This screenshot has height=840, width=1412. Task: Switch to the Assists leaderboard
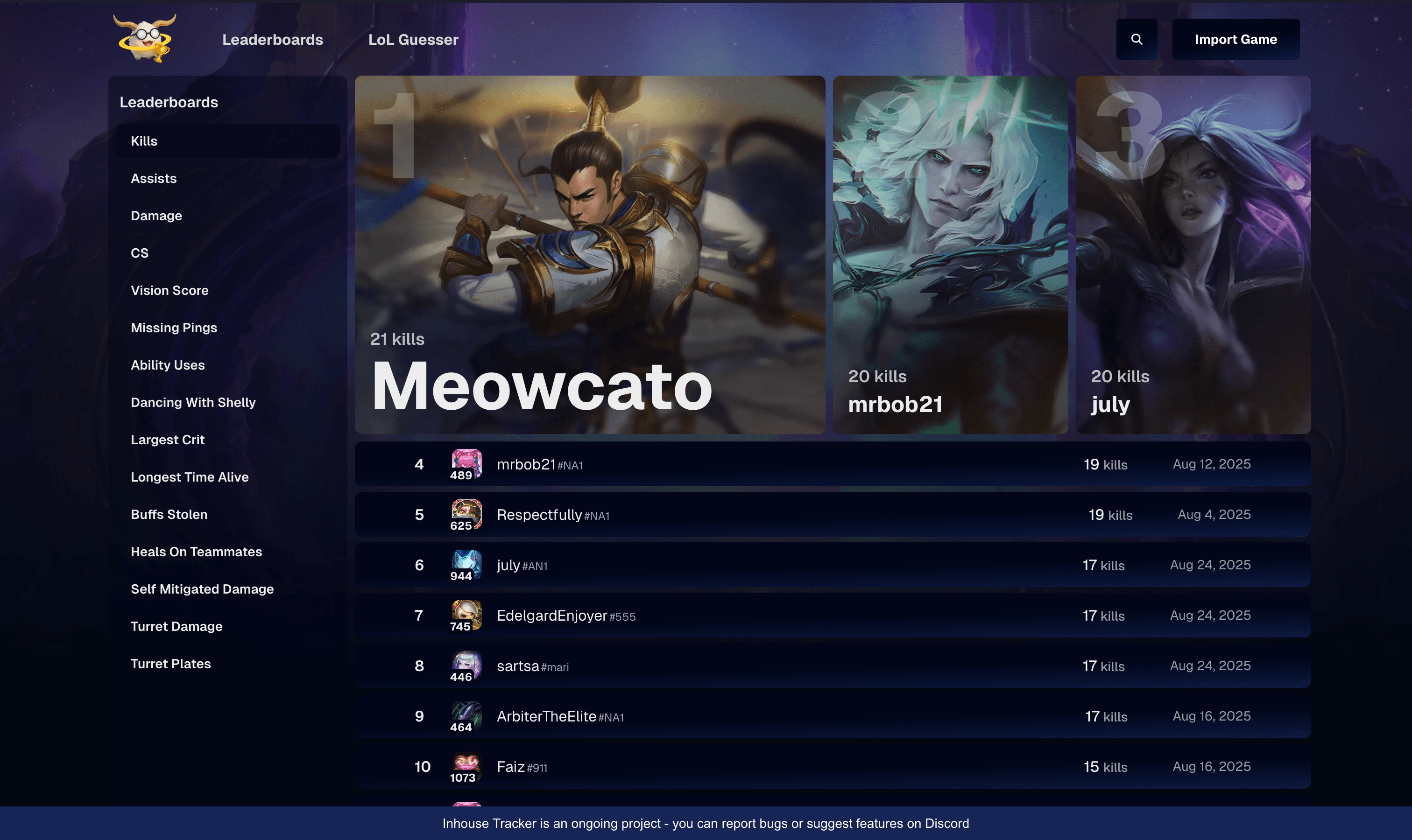click(154, 178)
